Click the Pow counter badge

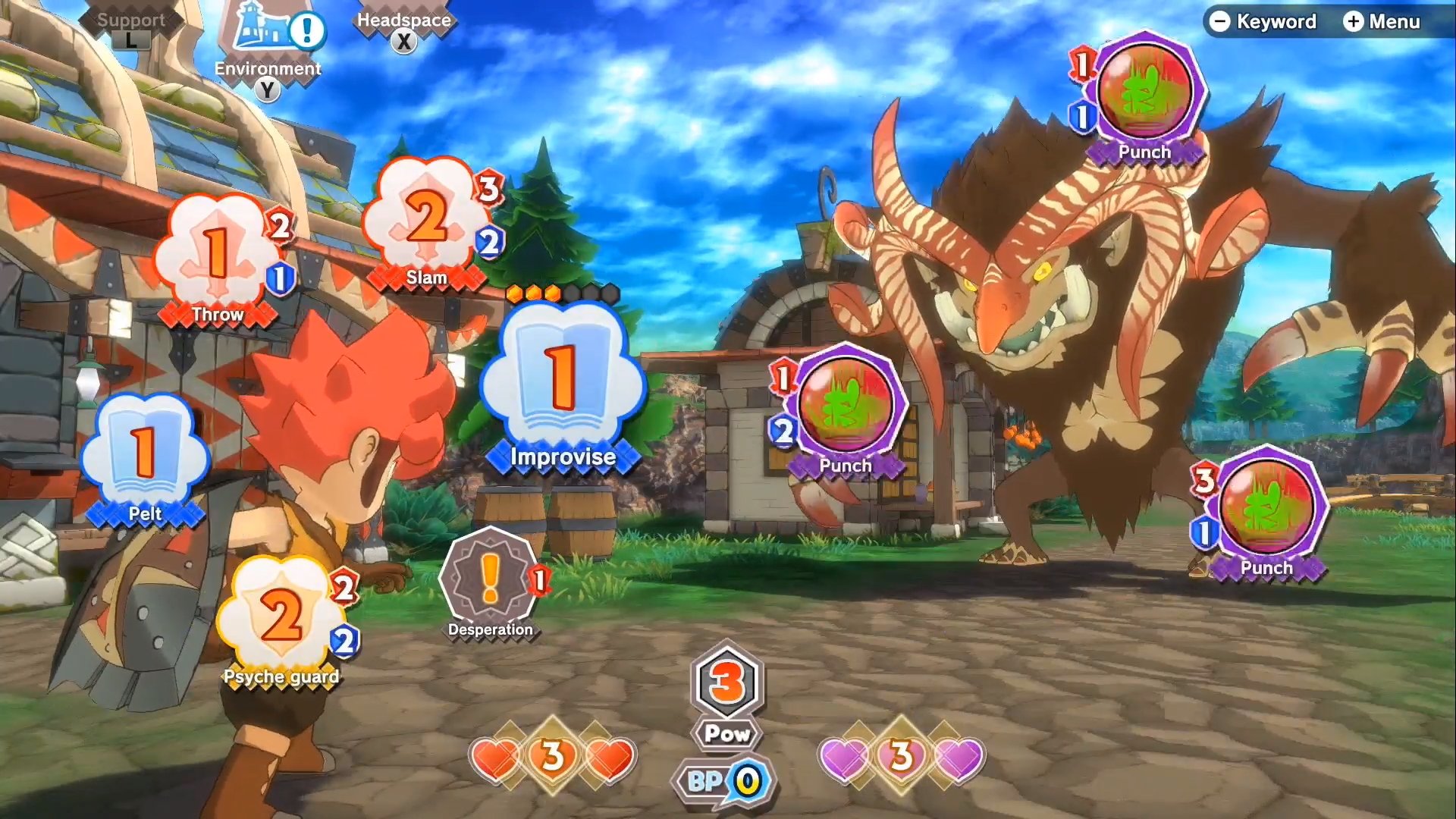point(727,694)
